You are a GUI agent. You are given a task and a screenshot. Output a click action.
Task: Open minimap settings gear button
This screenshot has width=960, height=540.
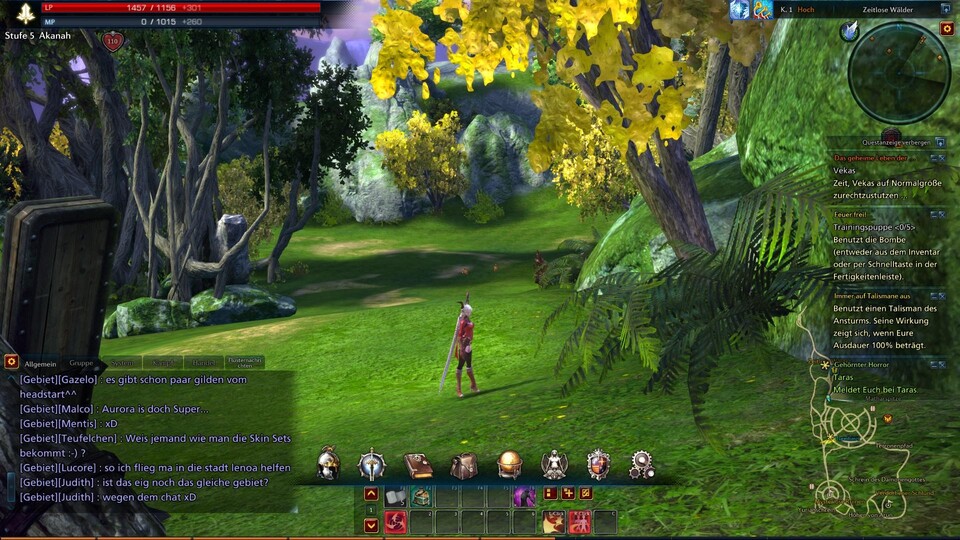point(947,29)
